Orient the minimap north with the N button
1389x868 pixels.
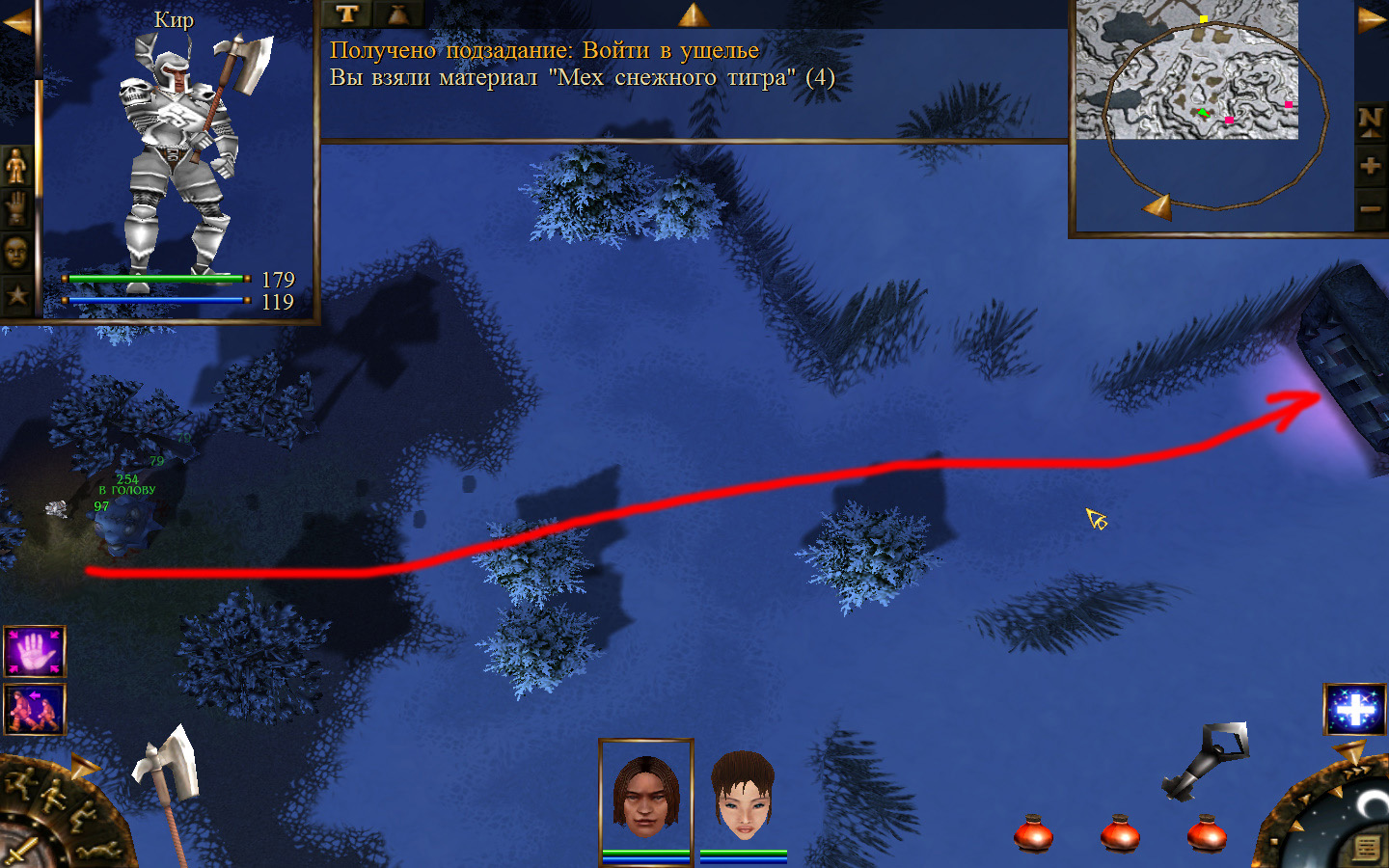pos(1370,121)
